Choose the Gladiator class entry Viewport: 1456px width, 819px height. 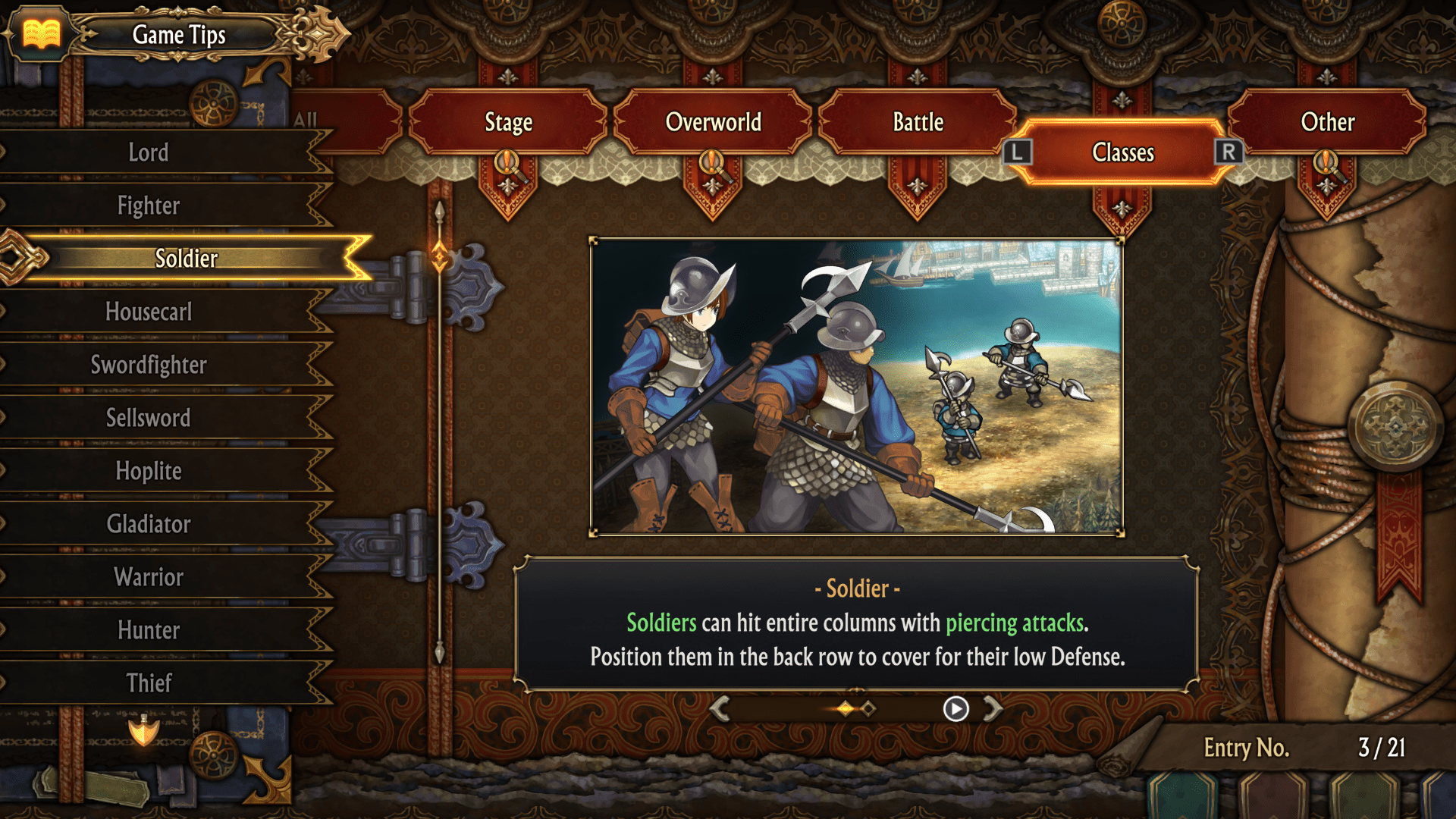(149, 524)
